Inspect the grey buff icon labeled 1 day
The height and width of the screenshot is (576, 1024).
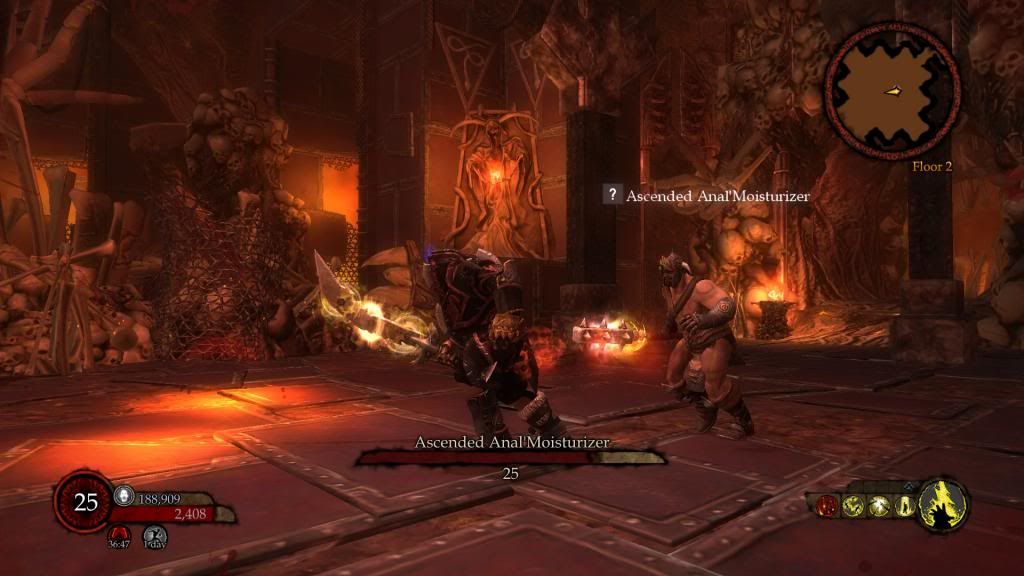tap(153, 535)
